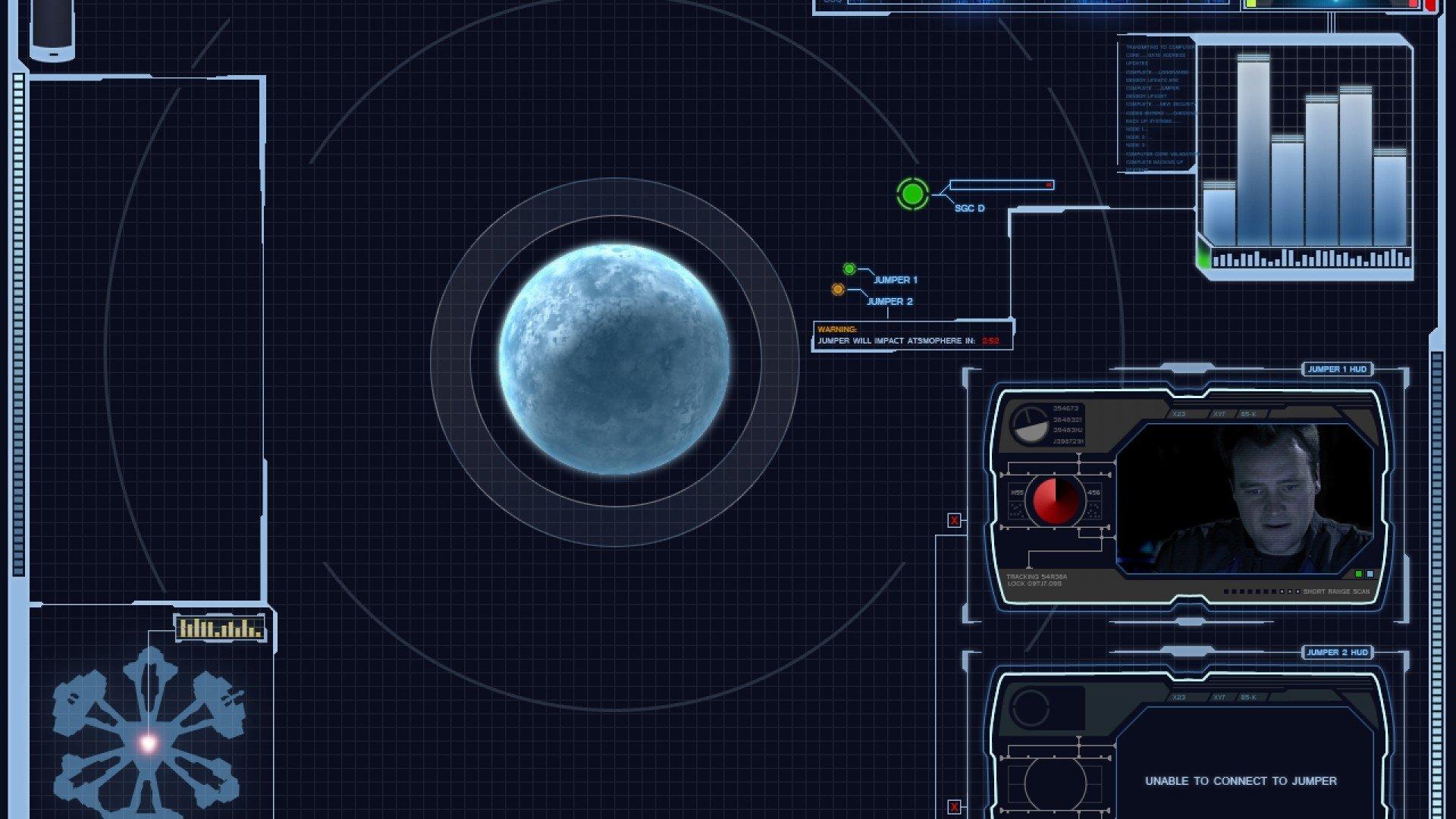This screenshot has height=819, width=1456.
Task: Select the orange Jumper 2 marker
Action: point(838,290)
